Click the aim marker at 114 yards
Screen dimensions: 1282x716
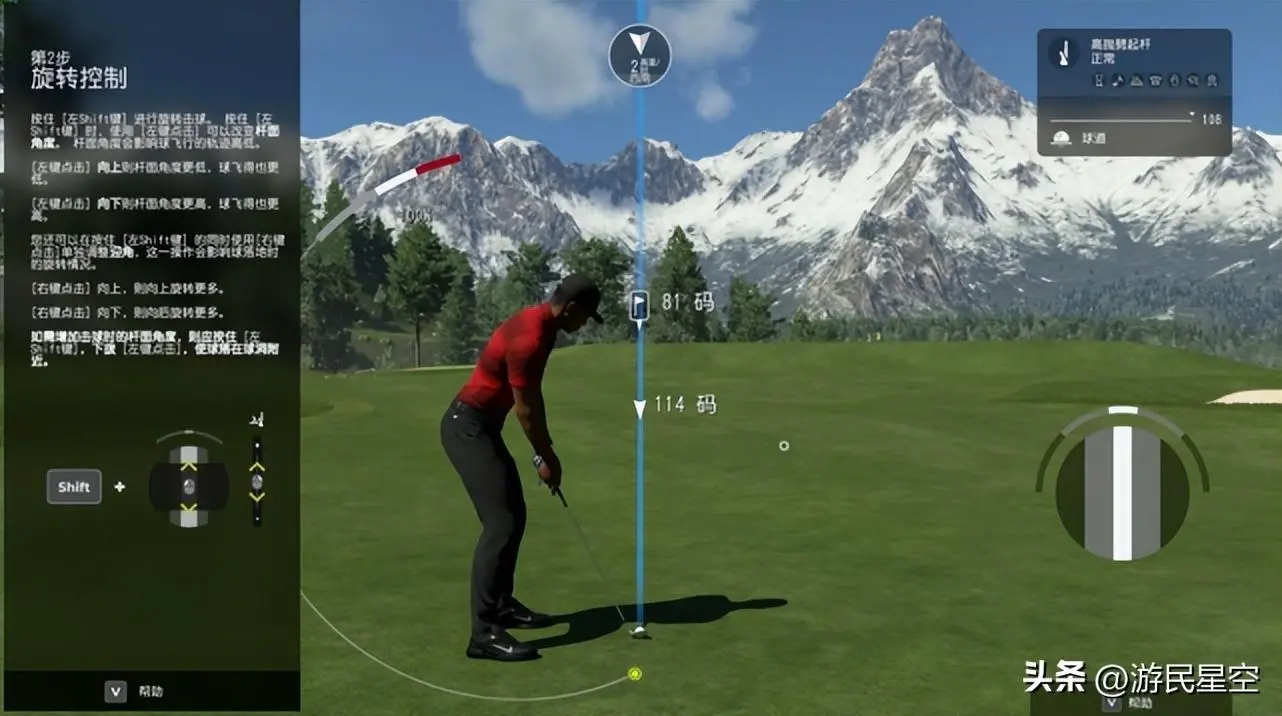point(640,408)
